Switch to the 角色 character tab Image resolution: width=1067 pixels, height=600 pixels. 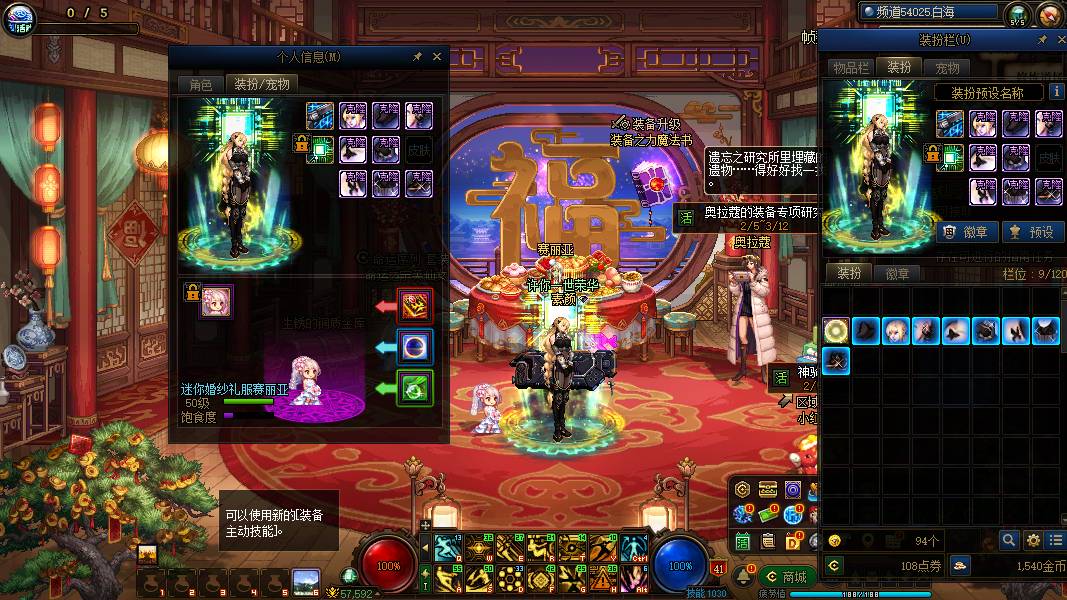[x=200, y=85]
